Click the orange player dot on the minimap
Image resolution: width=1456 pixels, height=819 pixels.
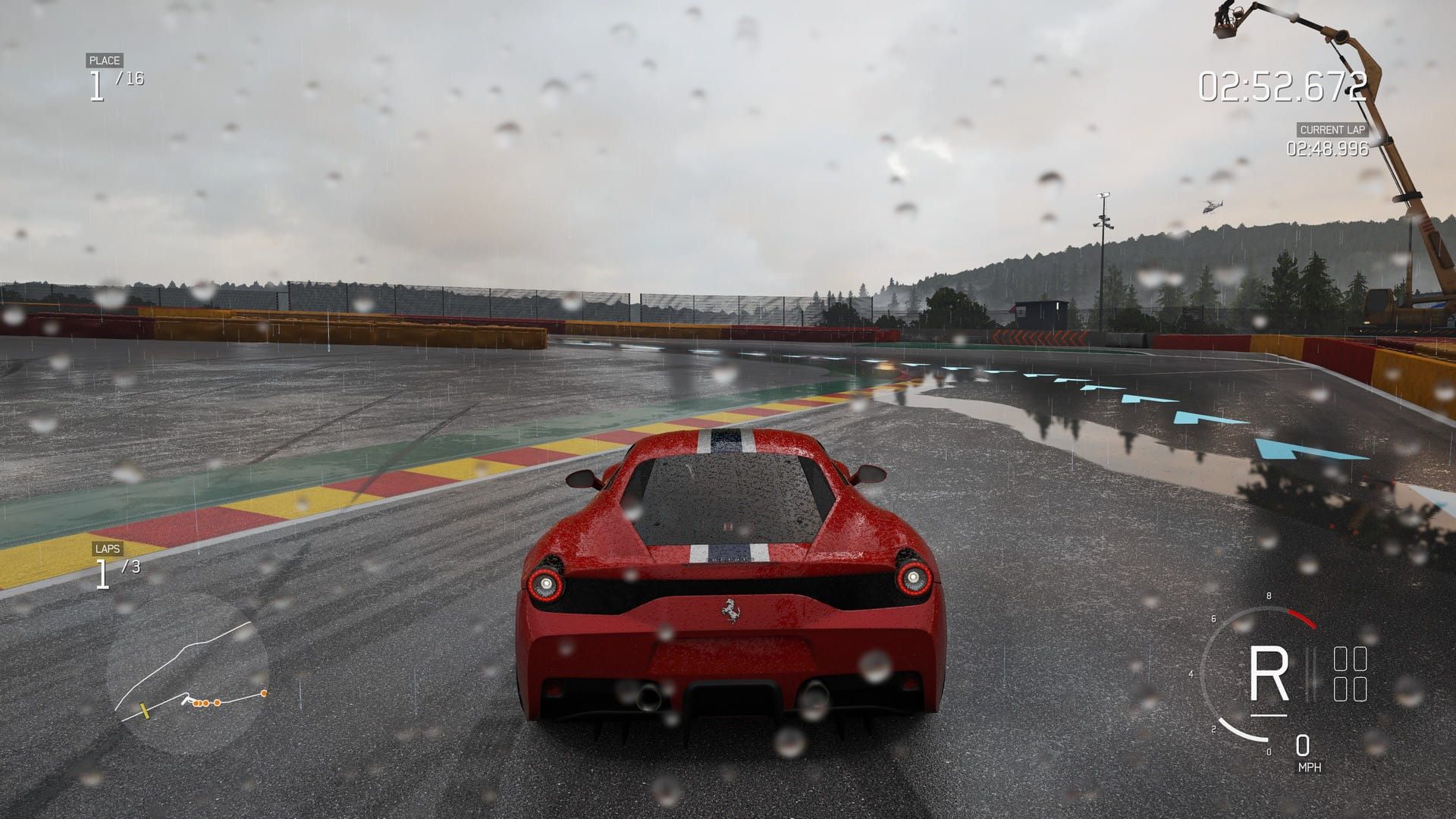tap(264, 694)
